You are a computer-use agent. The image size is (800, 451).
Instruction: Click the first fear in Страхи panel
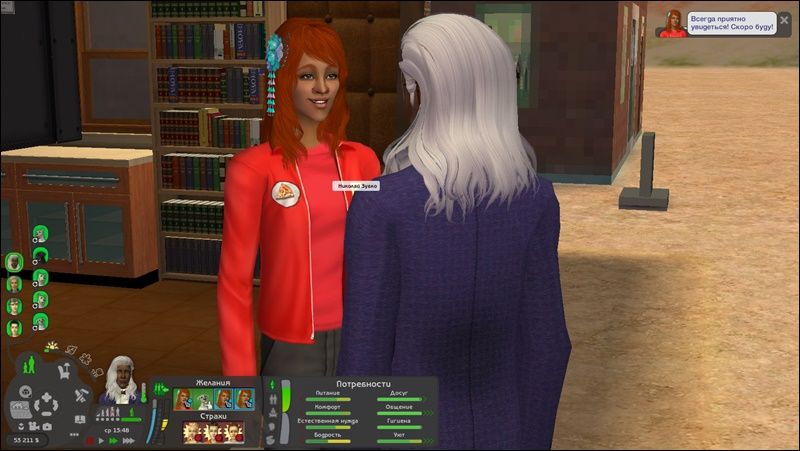pos(191,432)
